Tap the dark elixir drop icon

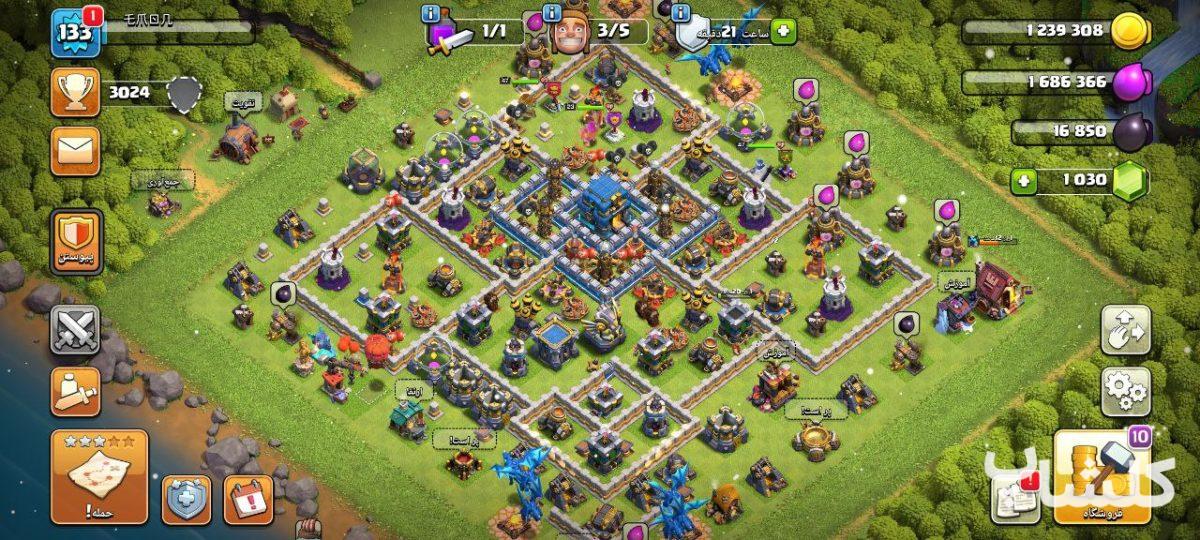(1131, 131)
